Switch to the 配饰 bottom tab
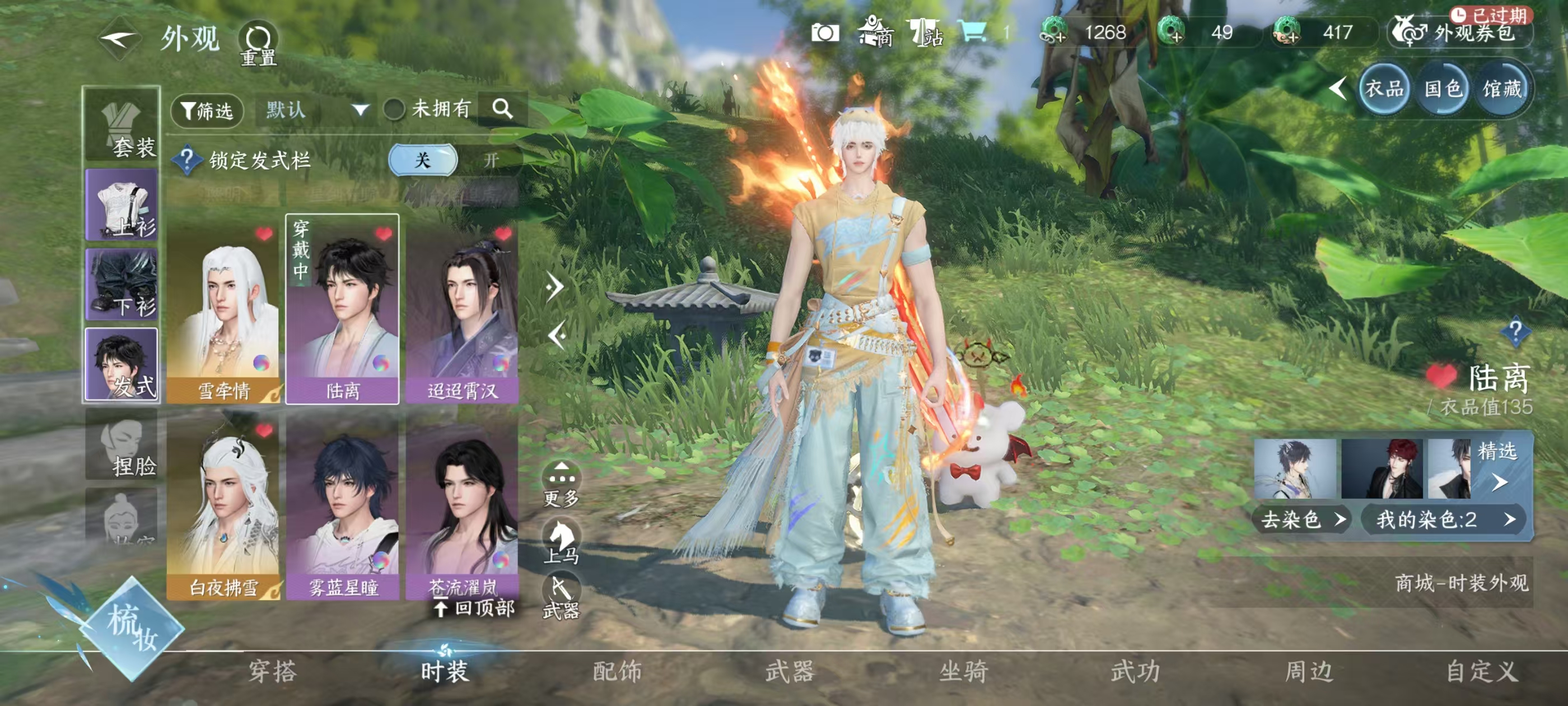The height and width of the screenshot is (706, 1568). pos(617,671)
